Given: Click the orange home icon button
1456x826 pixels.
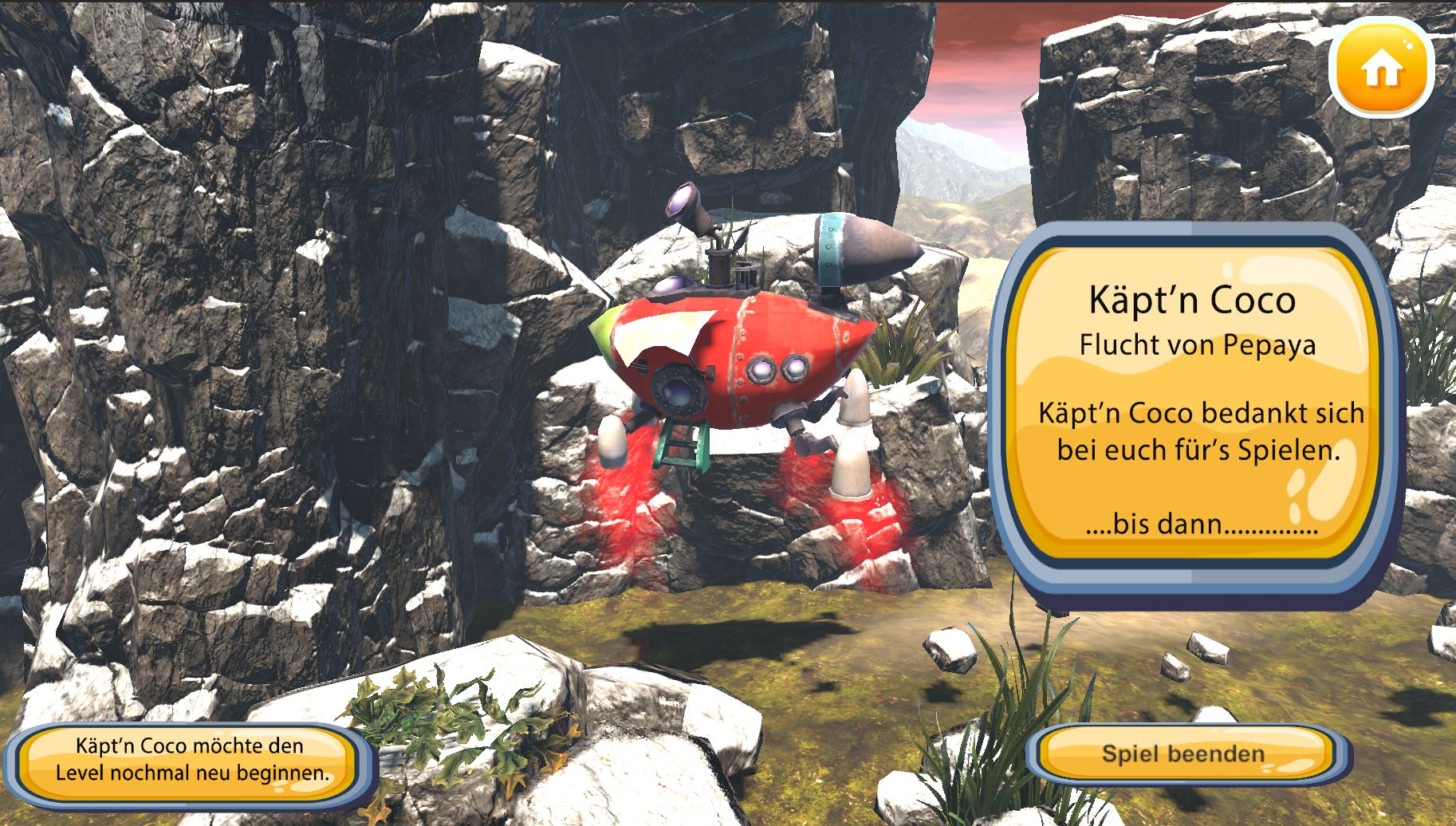Looking at the screenshot, I should [x=1382, y=69].
